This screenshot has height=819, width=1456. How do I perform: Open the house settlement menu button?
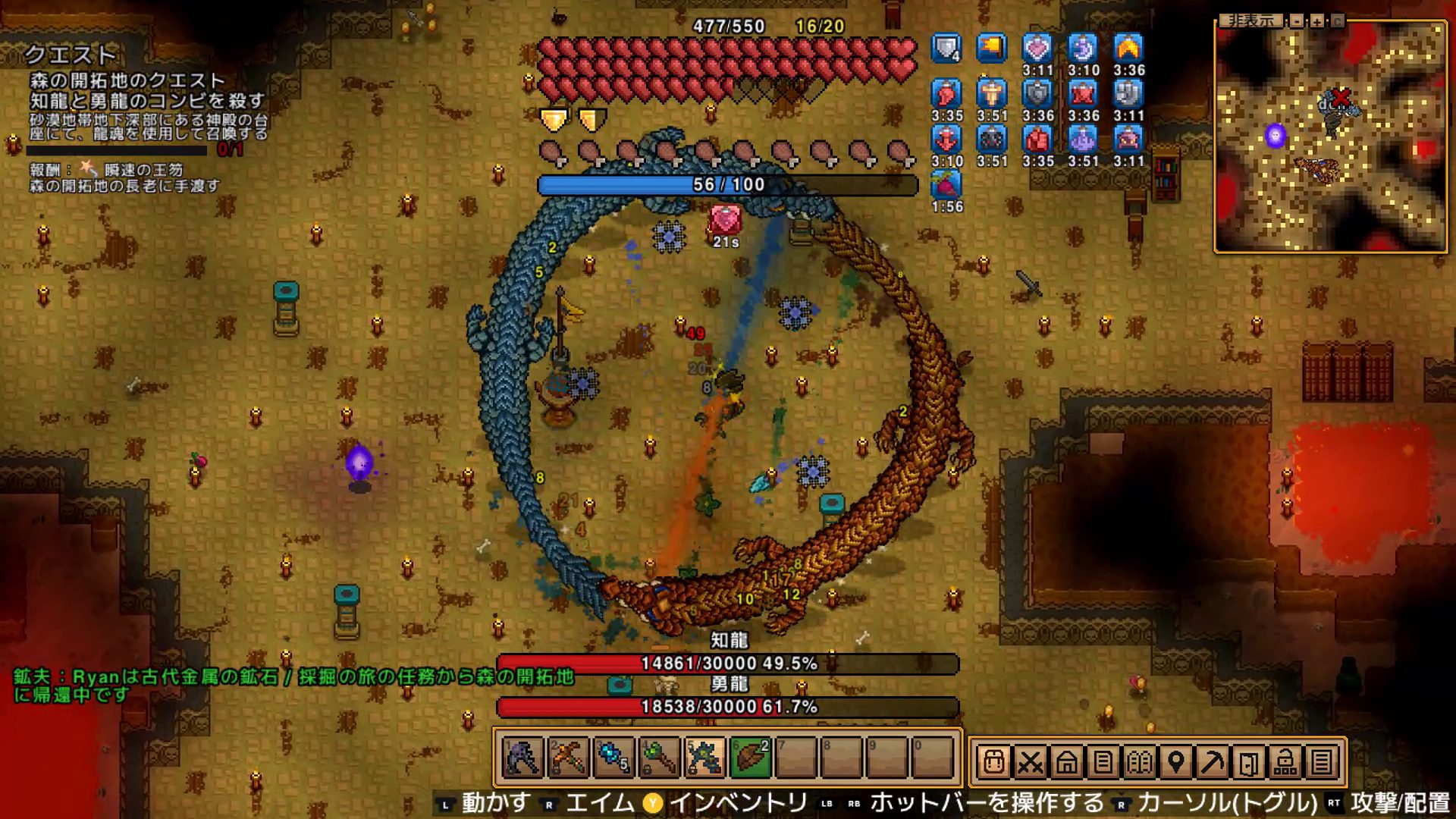(x=1066, y=761)
